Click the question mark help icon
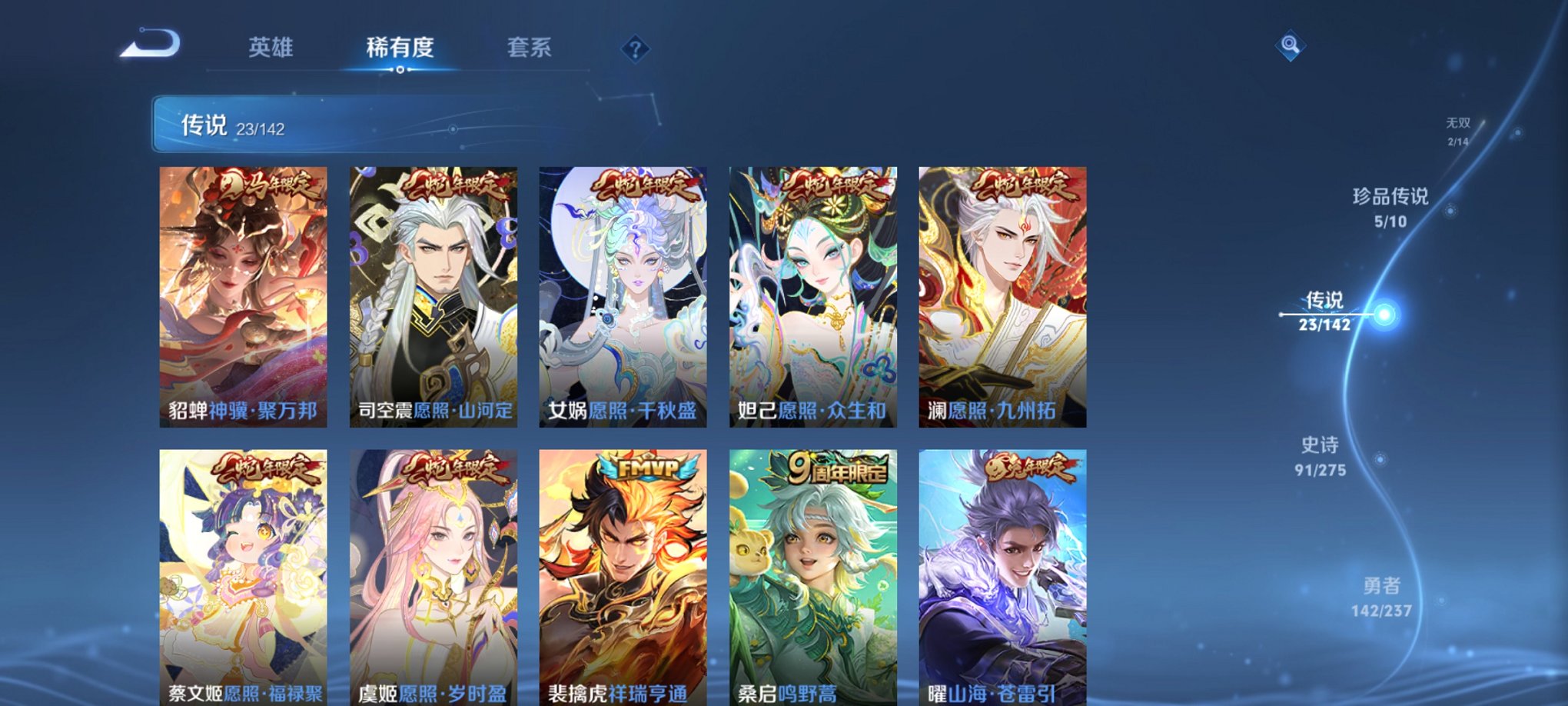1568x706 pixels. click(633, 50)
